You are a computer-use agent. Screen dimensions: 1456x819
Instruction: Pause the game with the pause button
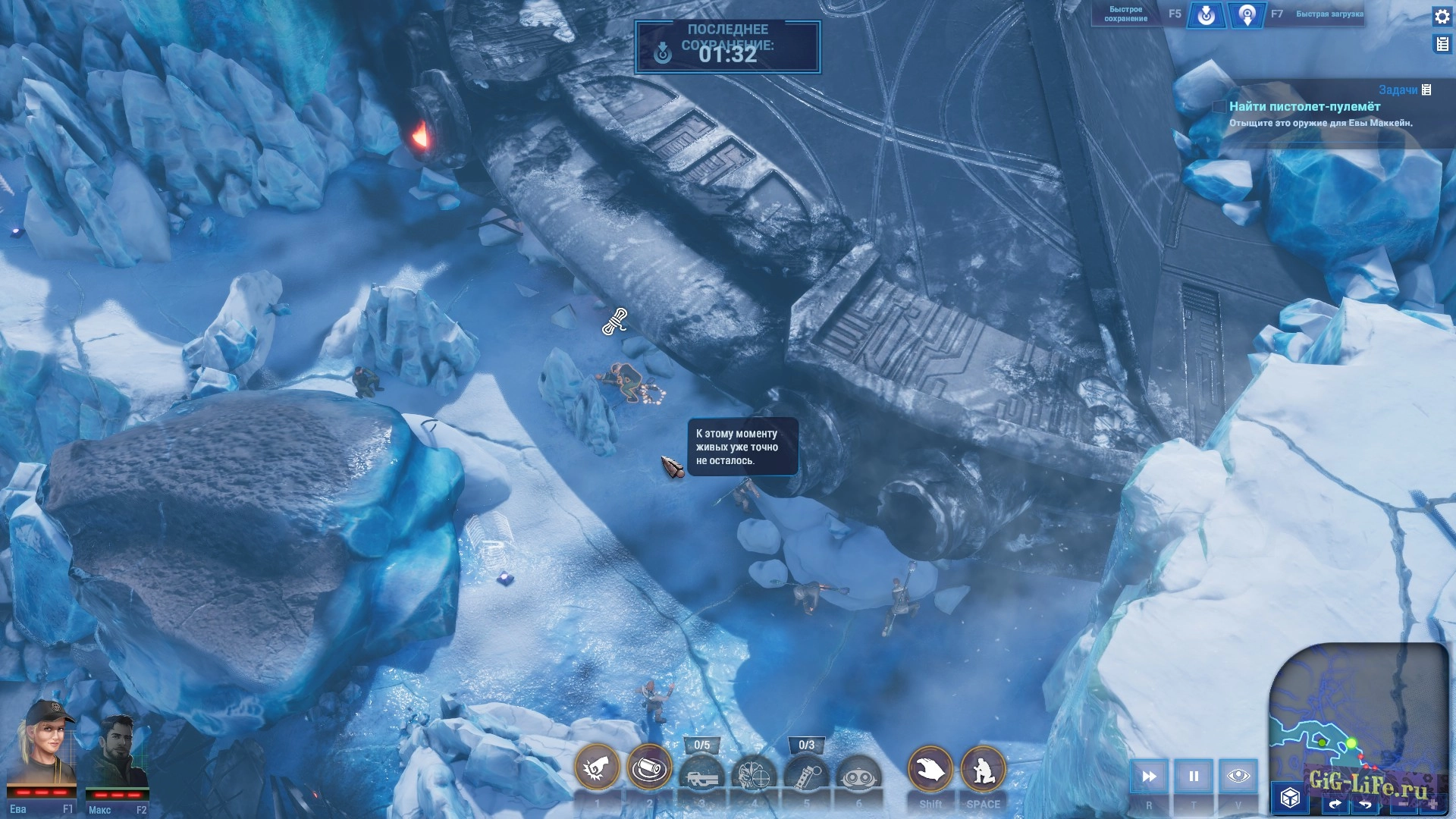[x=1194, y=776]
